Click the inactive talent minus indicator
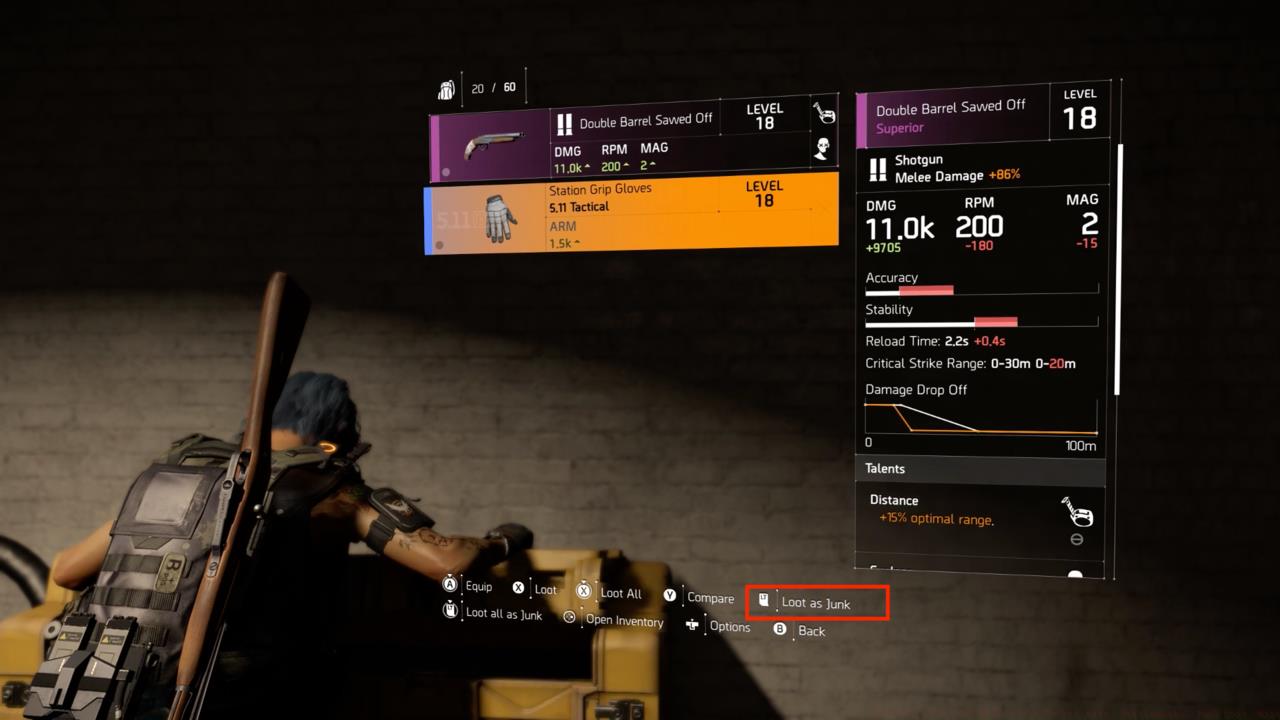1280x720 pixels. tap(1077, 539)
